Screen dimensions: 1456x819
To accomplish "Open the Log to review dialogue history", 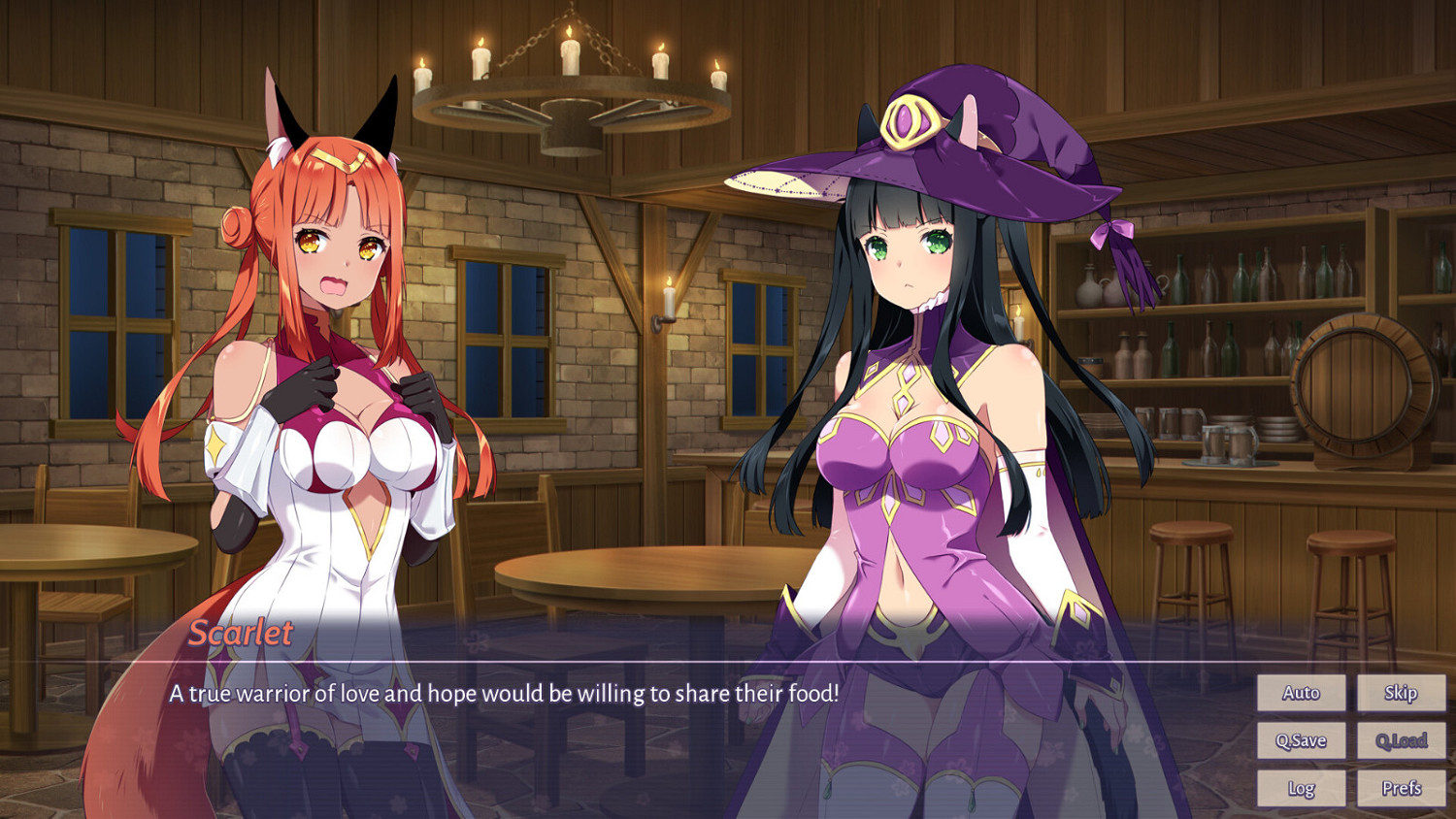I will point(1301,788).
